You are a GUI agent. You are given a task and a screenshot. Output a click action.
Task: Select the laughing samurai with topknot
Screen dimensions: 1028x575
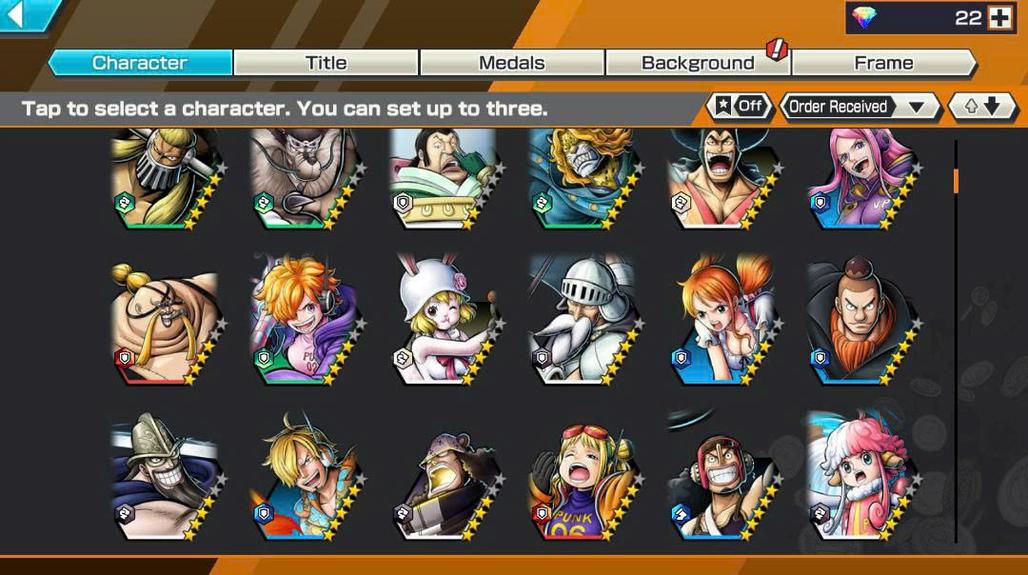(x=722, y=178)
